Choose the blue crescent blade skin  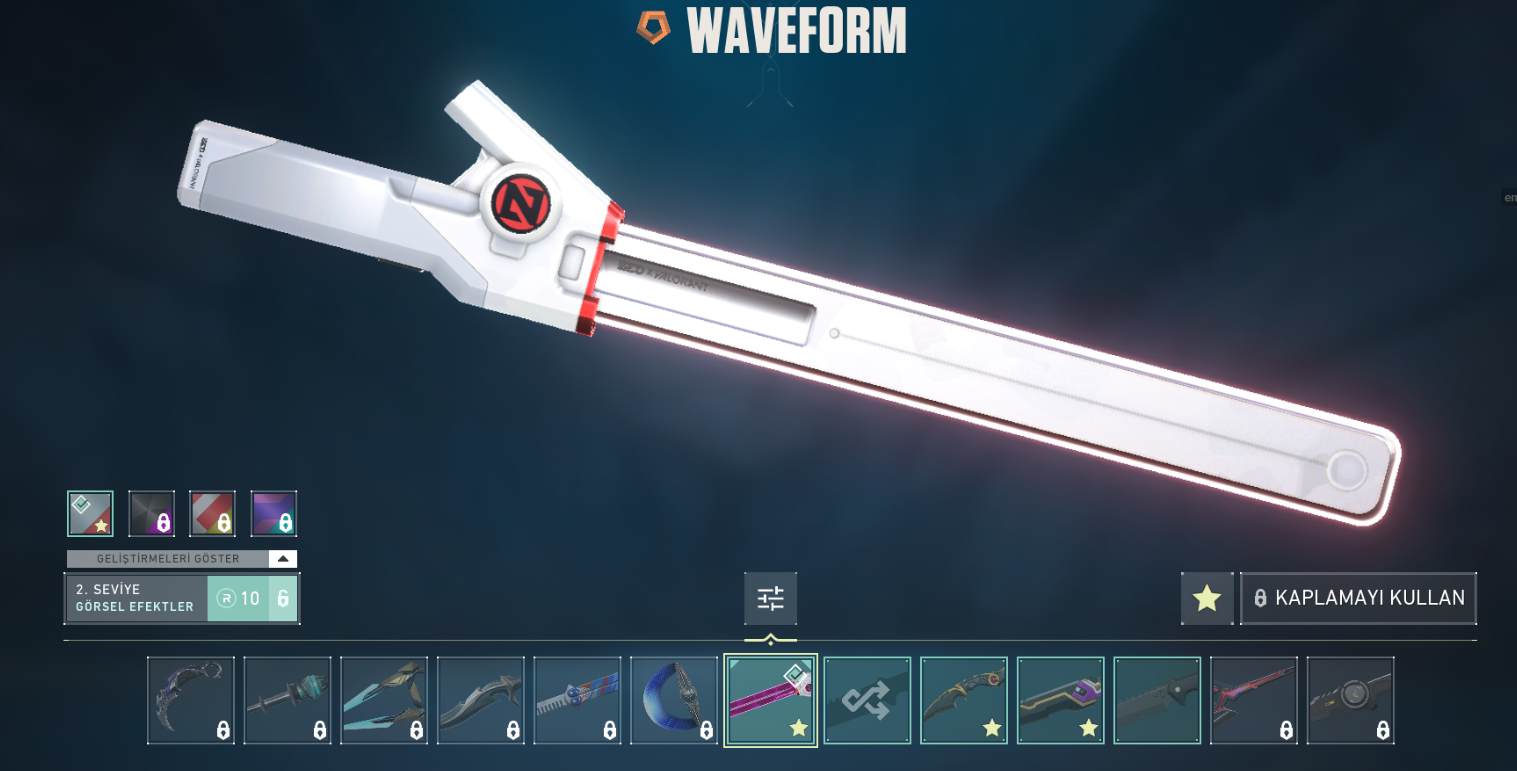click(x=674, y=700)
